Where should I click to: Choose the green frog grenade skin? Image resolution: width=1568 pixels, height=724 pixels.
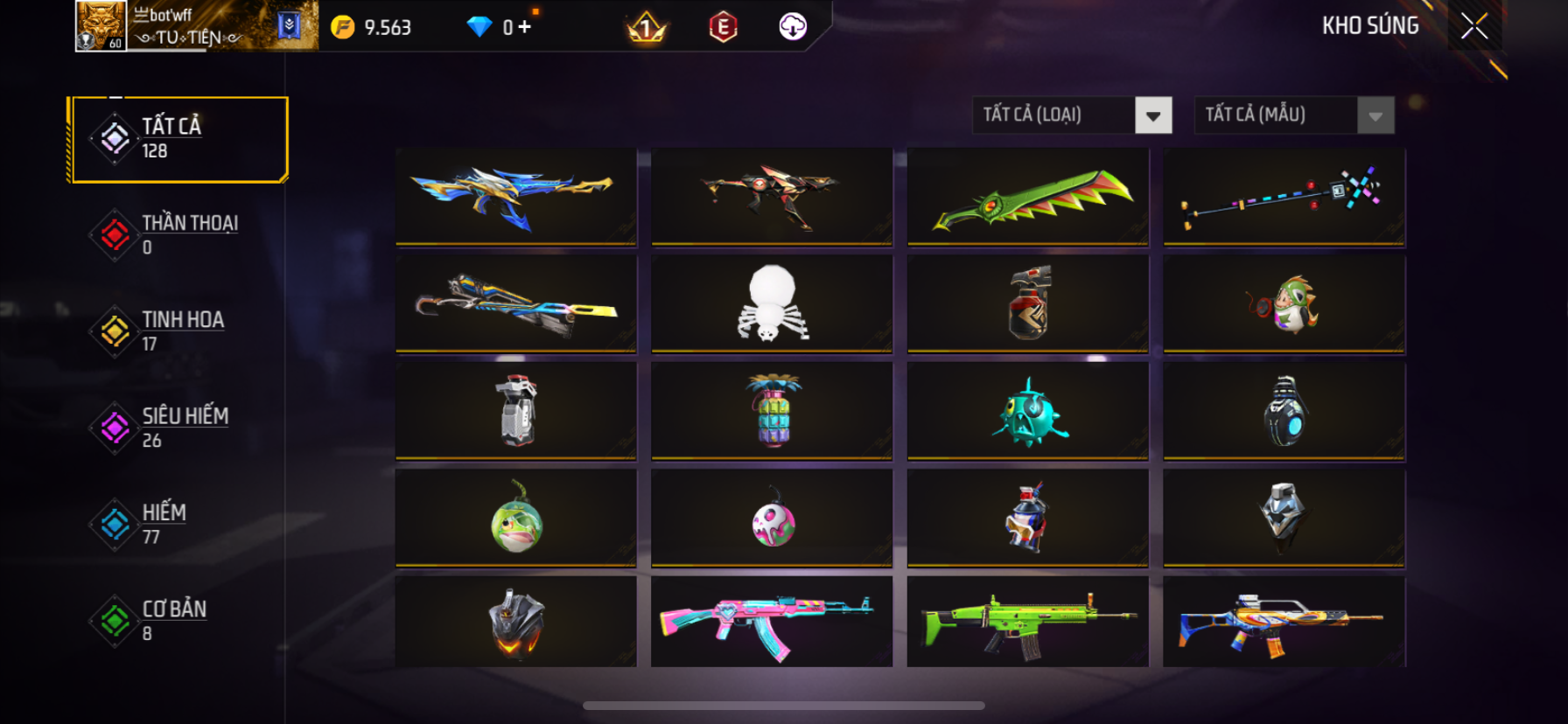coord(516,518)
